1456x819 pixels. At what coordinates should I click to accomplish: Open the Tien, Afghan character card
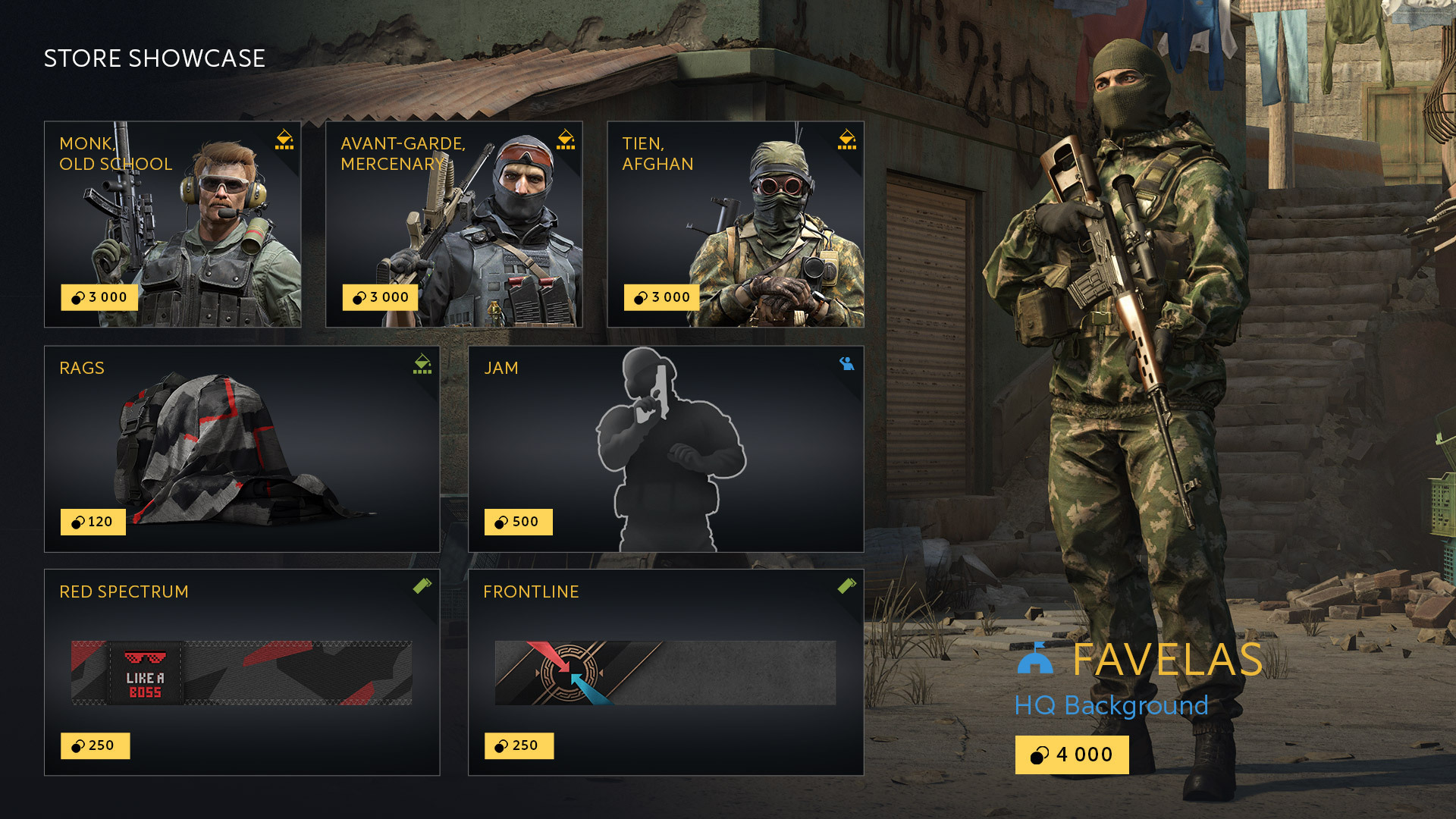click(x=734, y=224)
